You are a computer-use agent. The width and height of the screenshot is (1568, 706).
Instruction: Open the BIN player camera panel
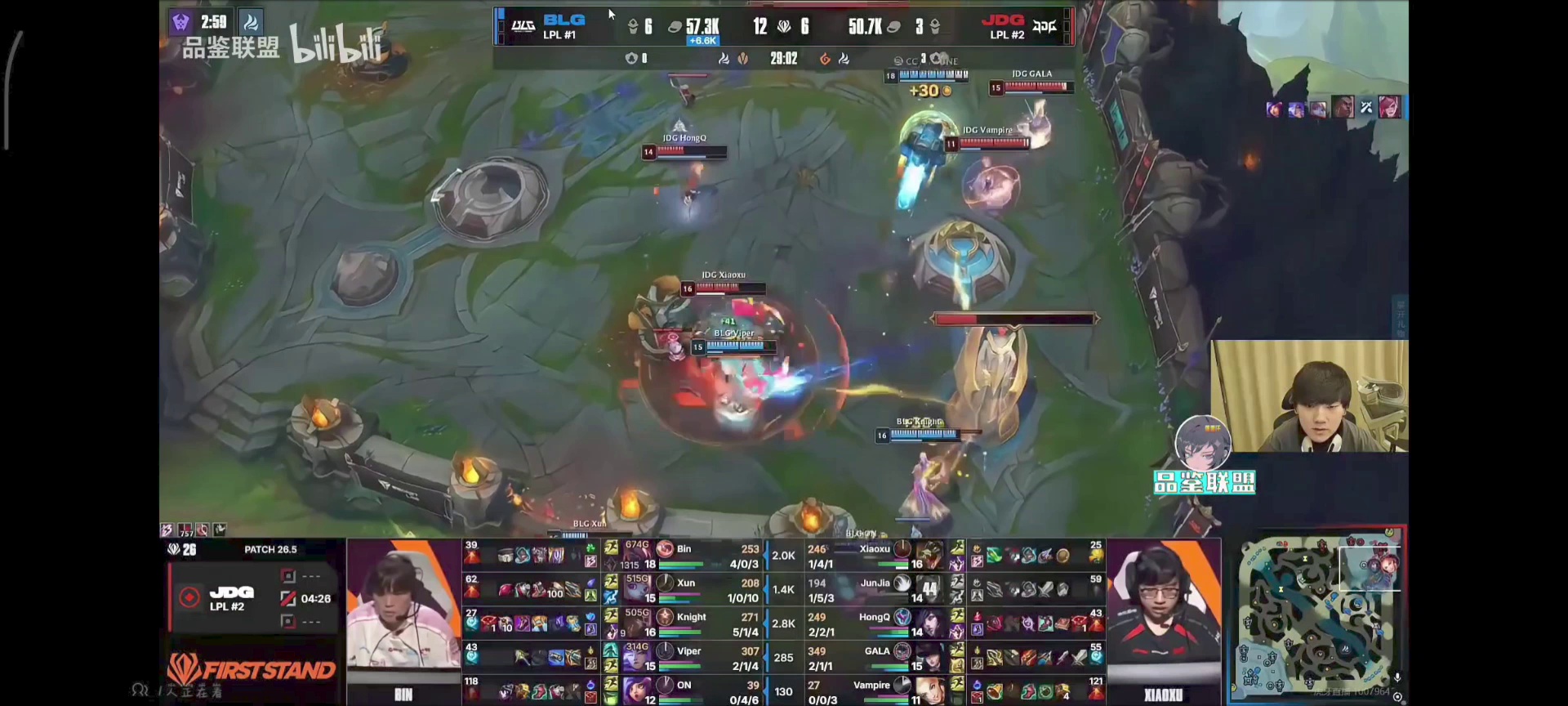coord(403,621)
